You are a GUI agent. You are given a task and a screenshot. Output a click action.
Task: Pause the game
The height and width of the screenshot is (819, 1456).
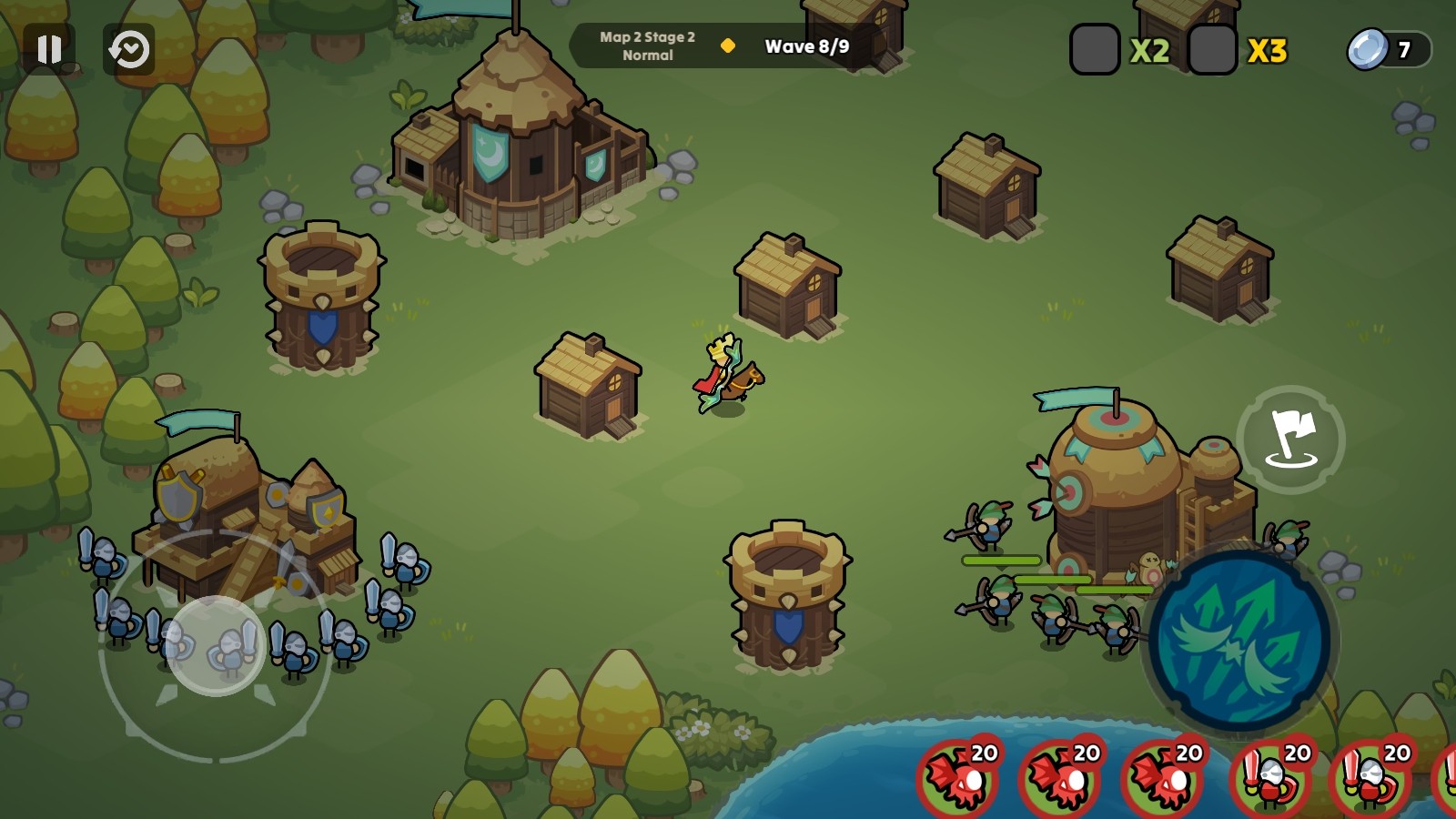pos(49,49)
